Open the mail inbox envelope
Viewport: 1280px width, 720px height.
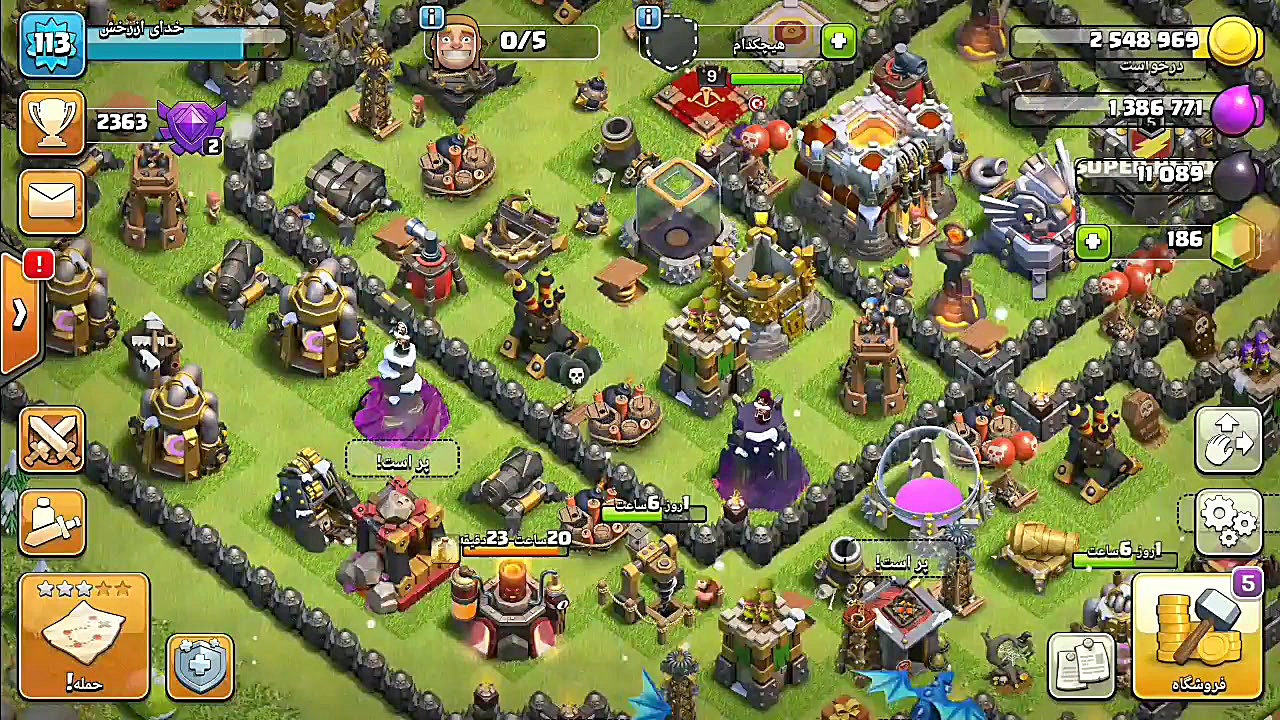pos(52,200)
